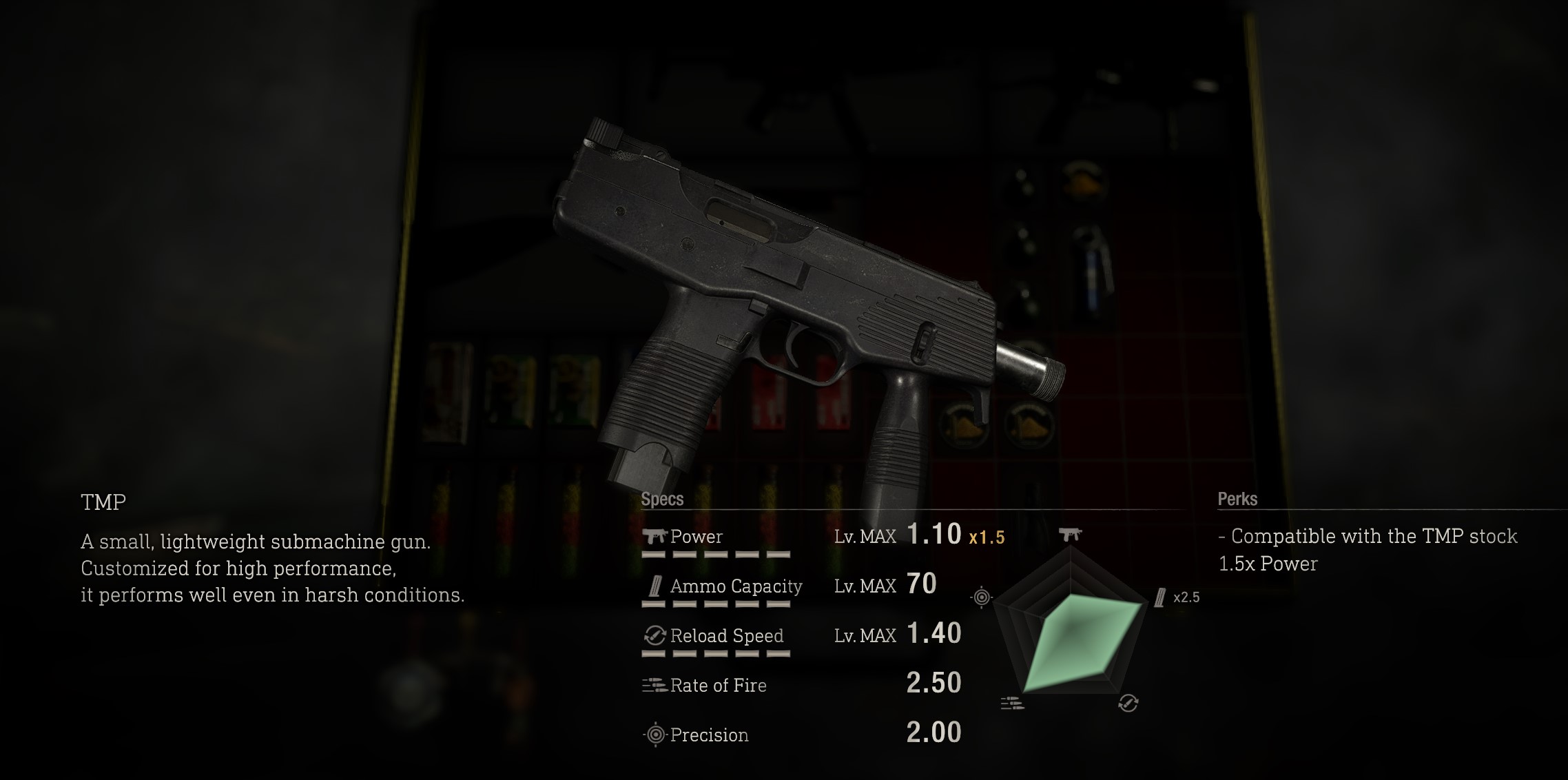Image resolution: width=1568 pixels, height=780 pixels.
Task: Select the Power submachine gun icon
Action: pos(655,535)
